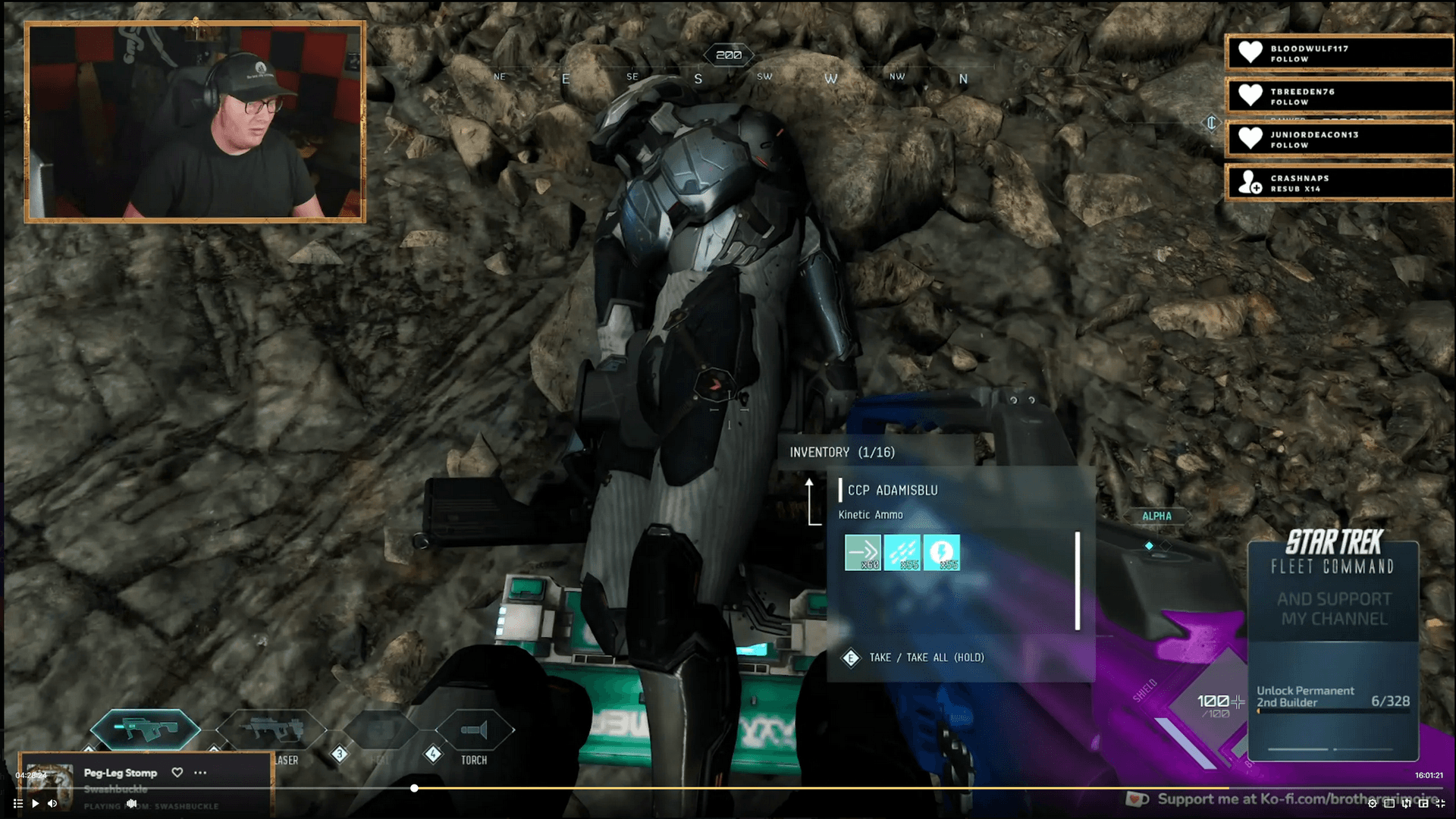Exit fullscreen video mode
1456x819 pixels.
click(x=1440, y=804)
